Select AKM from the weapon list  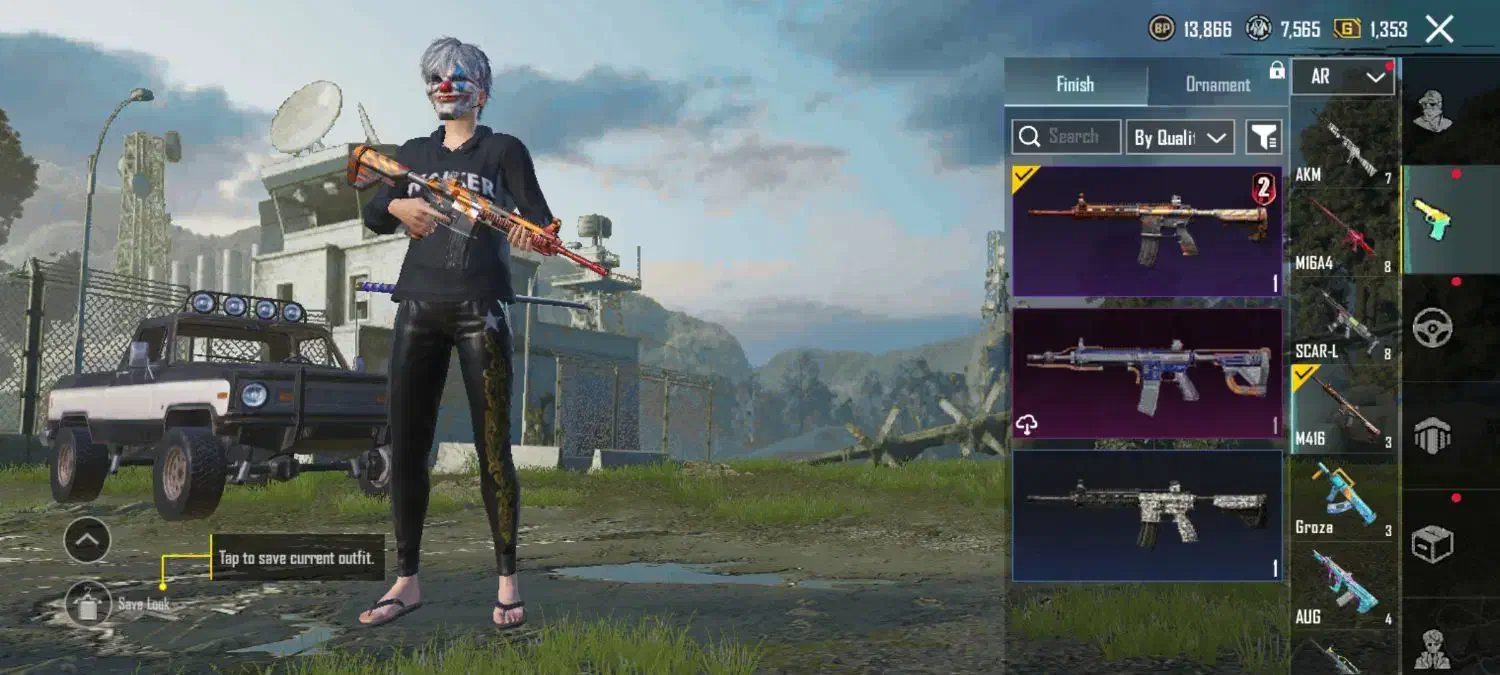(1344, 146)
